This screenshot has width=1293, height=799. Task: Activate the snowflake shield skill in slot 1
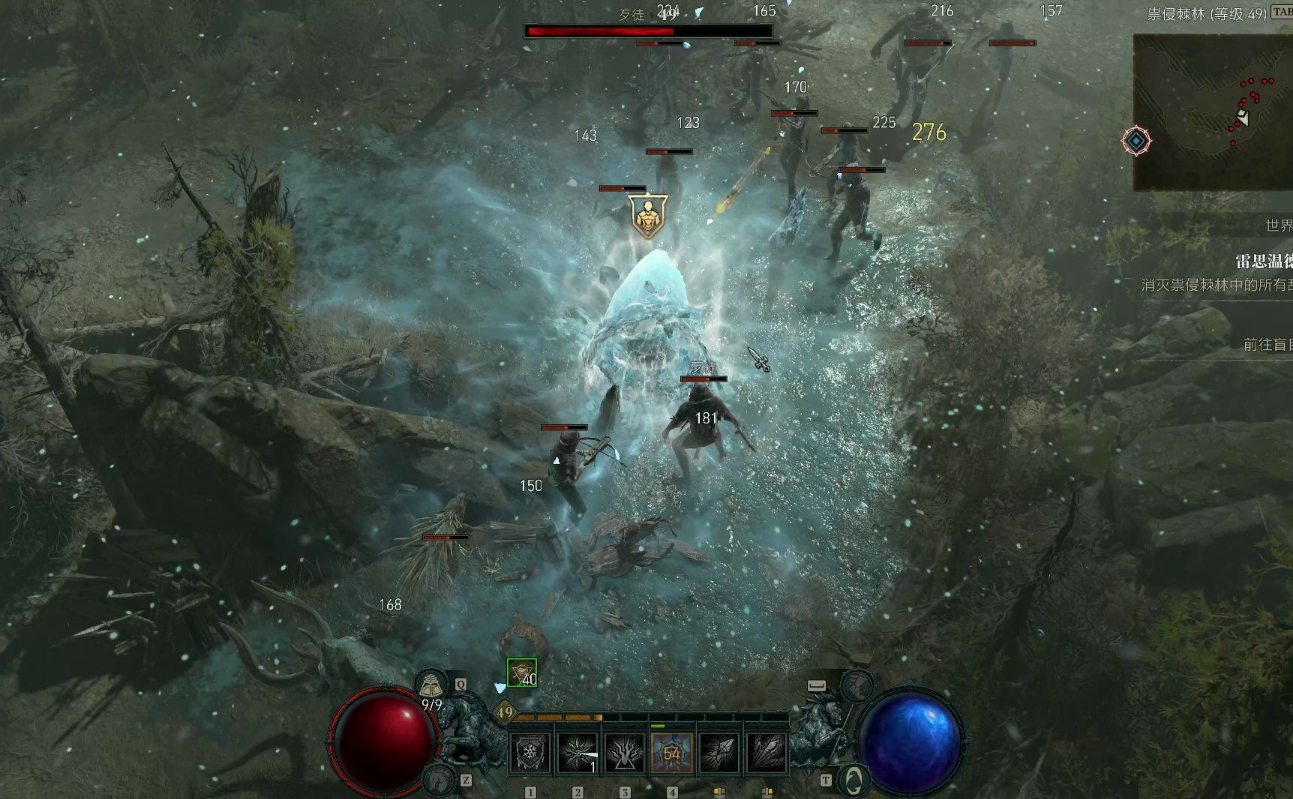tap(529, 752)
